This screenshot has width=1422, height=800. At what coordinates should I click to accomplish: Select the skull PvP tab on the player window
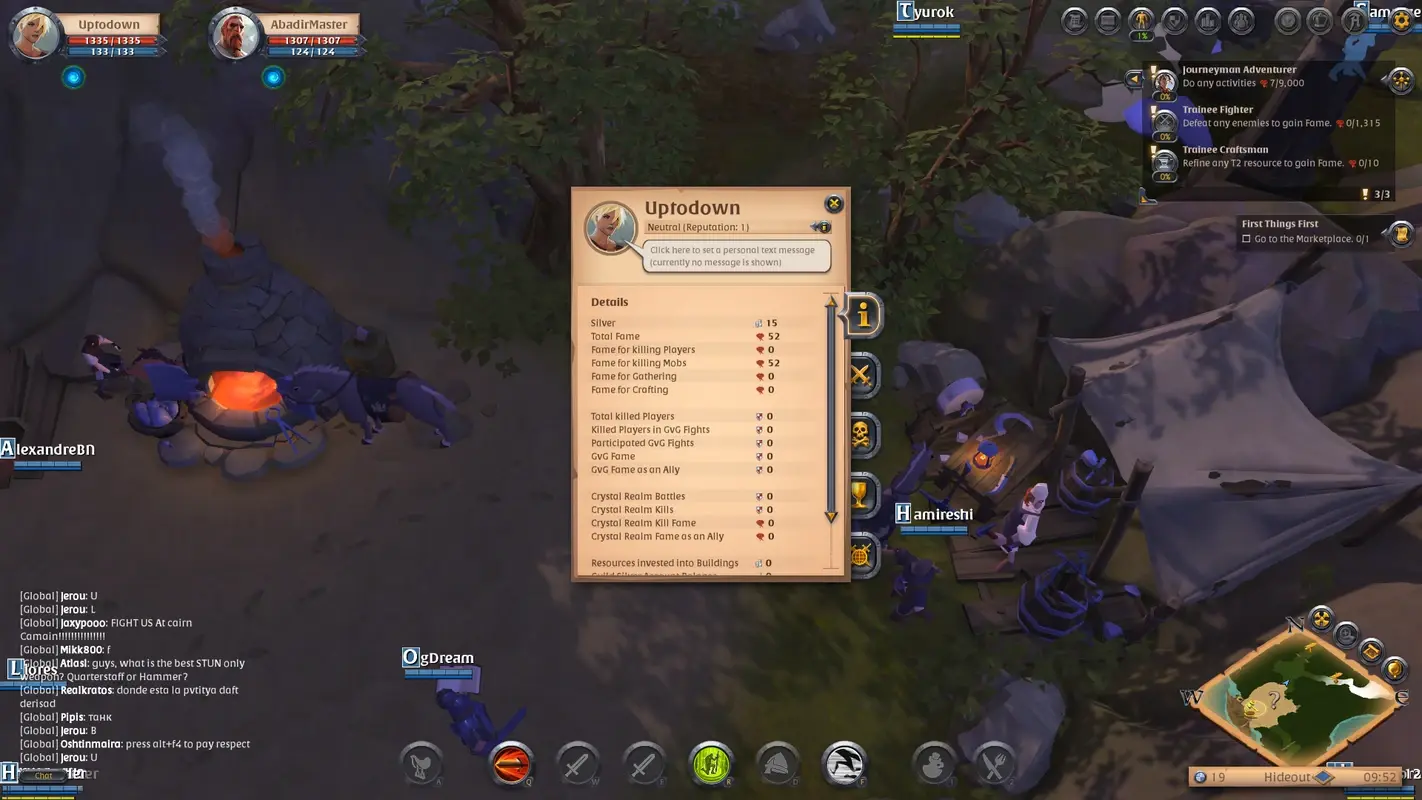point(862,435)
